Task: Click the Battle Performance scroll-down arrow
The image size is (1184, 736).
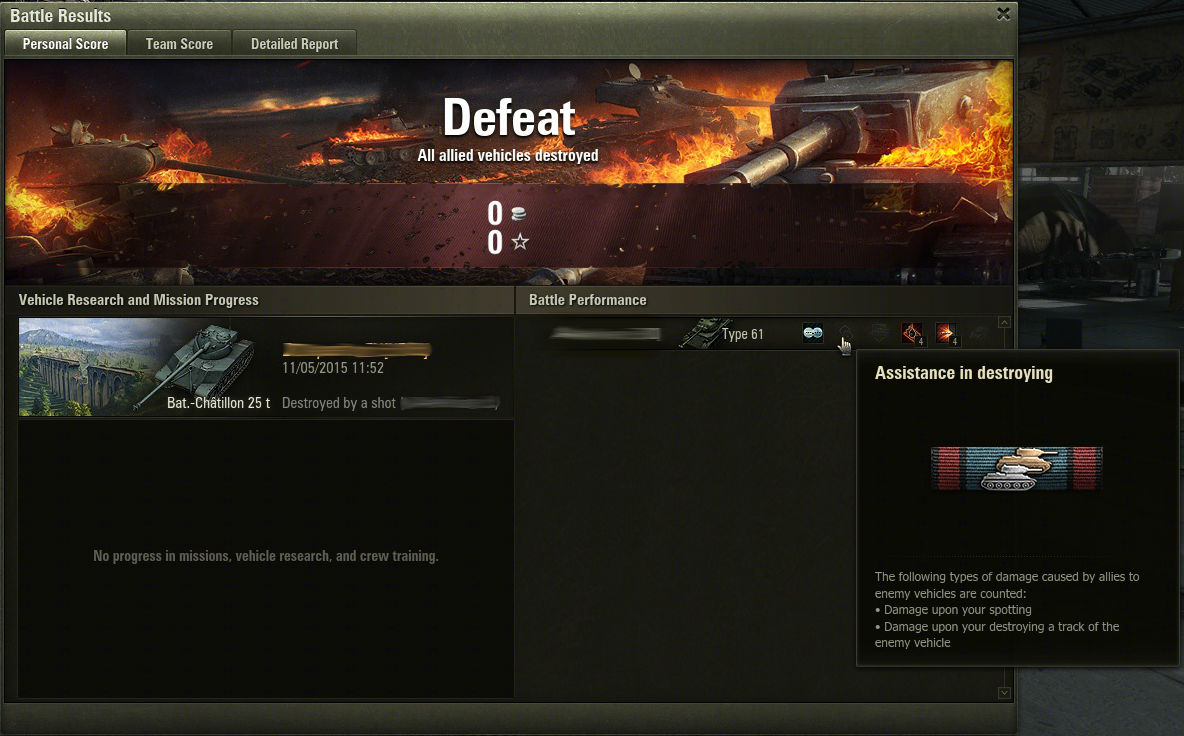Action: [1004, 693]
